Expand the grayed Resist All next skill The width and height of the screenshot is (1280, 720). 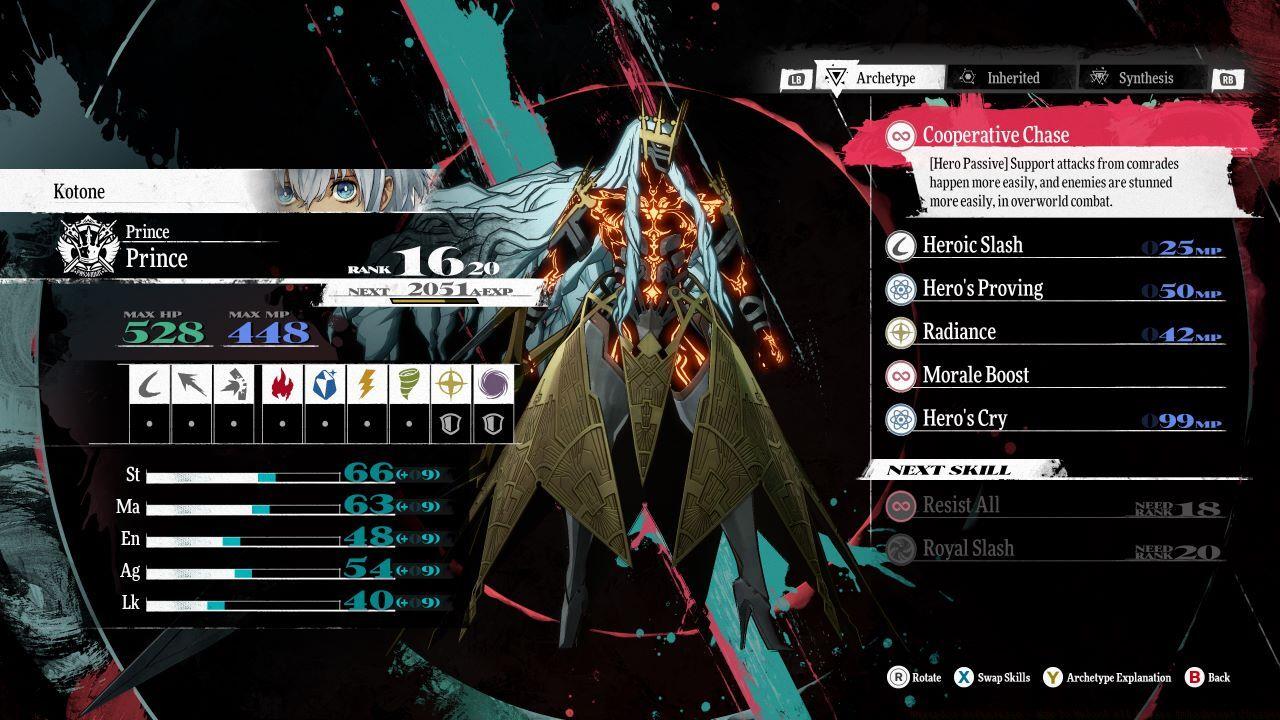click(x=940, y=505)
